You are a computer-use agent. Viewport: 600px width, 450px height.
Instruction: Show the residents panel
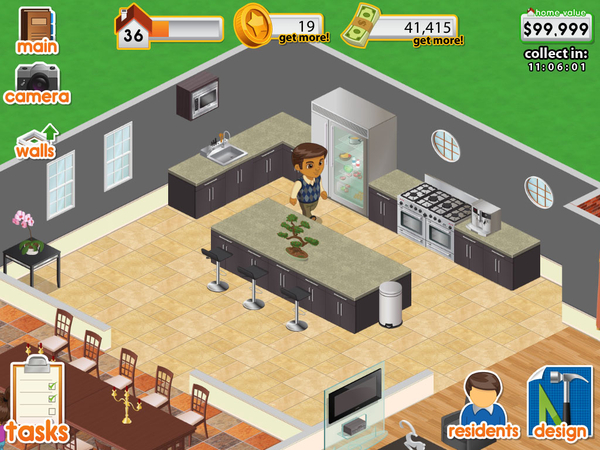(484, 405)
